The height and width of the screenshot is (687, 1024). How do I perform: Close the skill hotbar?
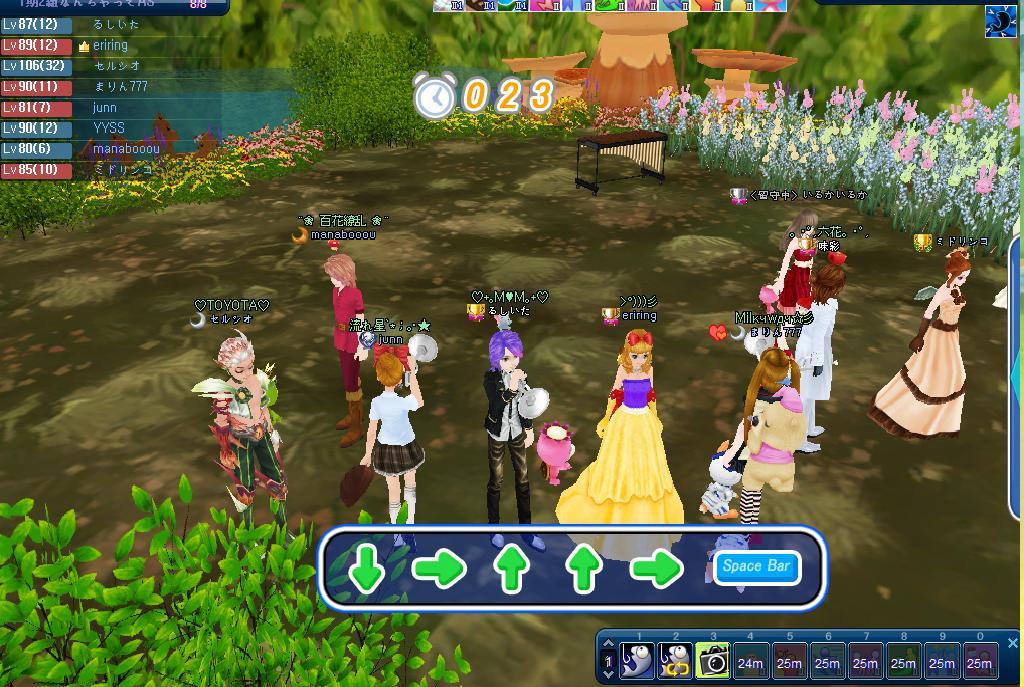point(1012,643)
